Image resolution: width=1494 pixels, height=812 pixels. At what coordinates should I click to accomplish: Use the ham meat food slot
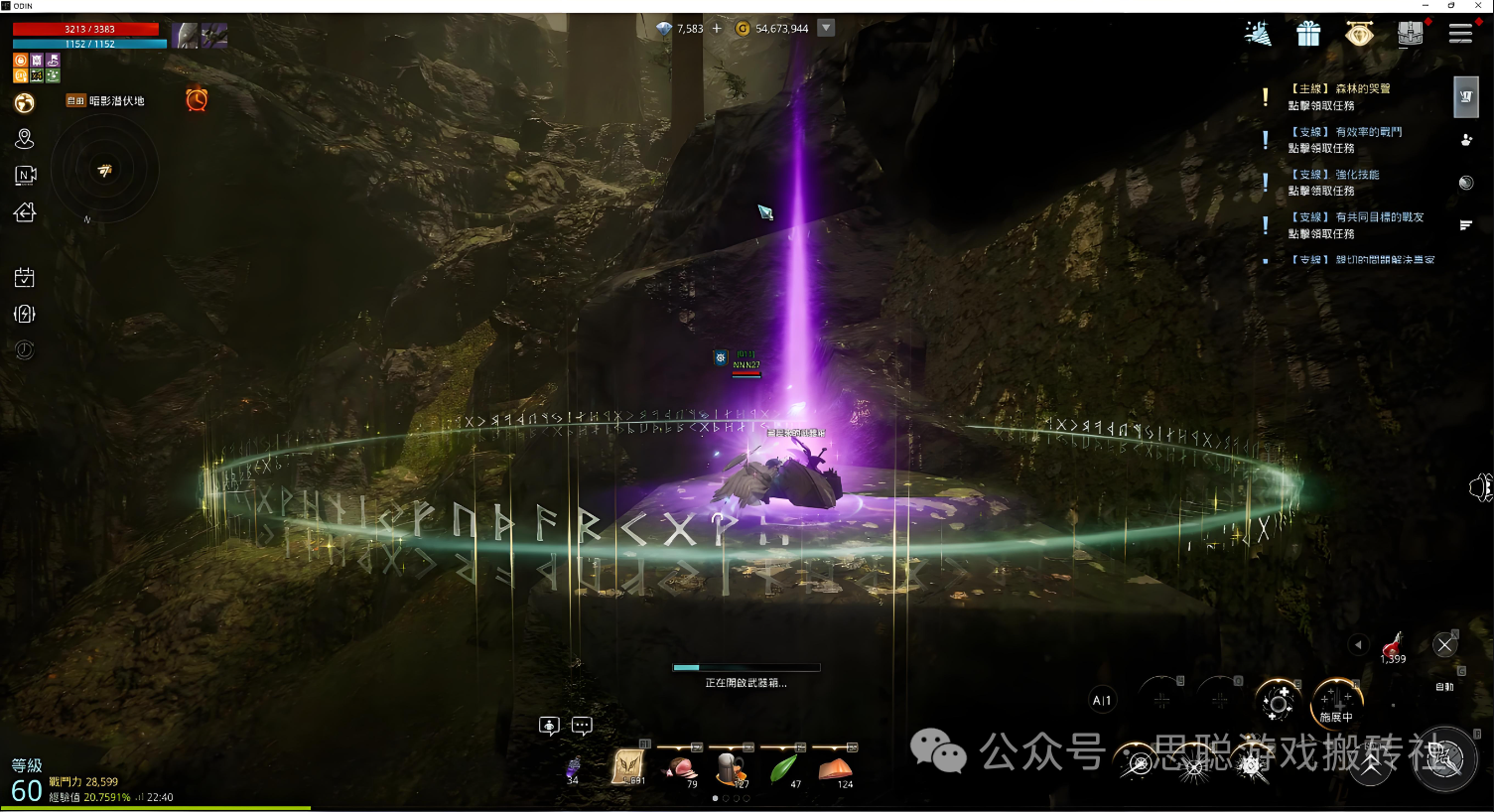pyautogui.click(x=681, y=767)
